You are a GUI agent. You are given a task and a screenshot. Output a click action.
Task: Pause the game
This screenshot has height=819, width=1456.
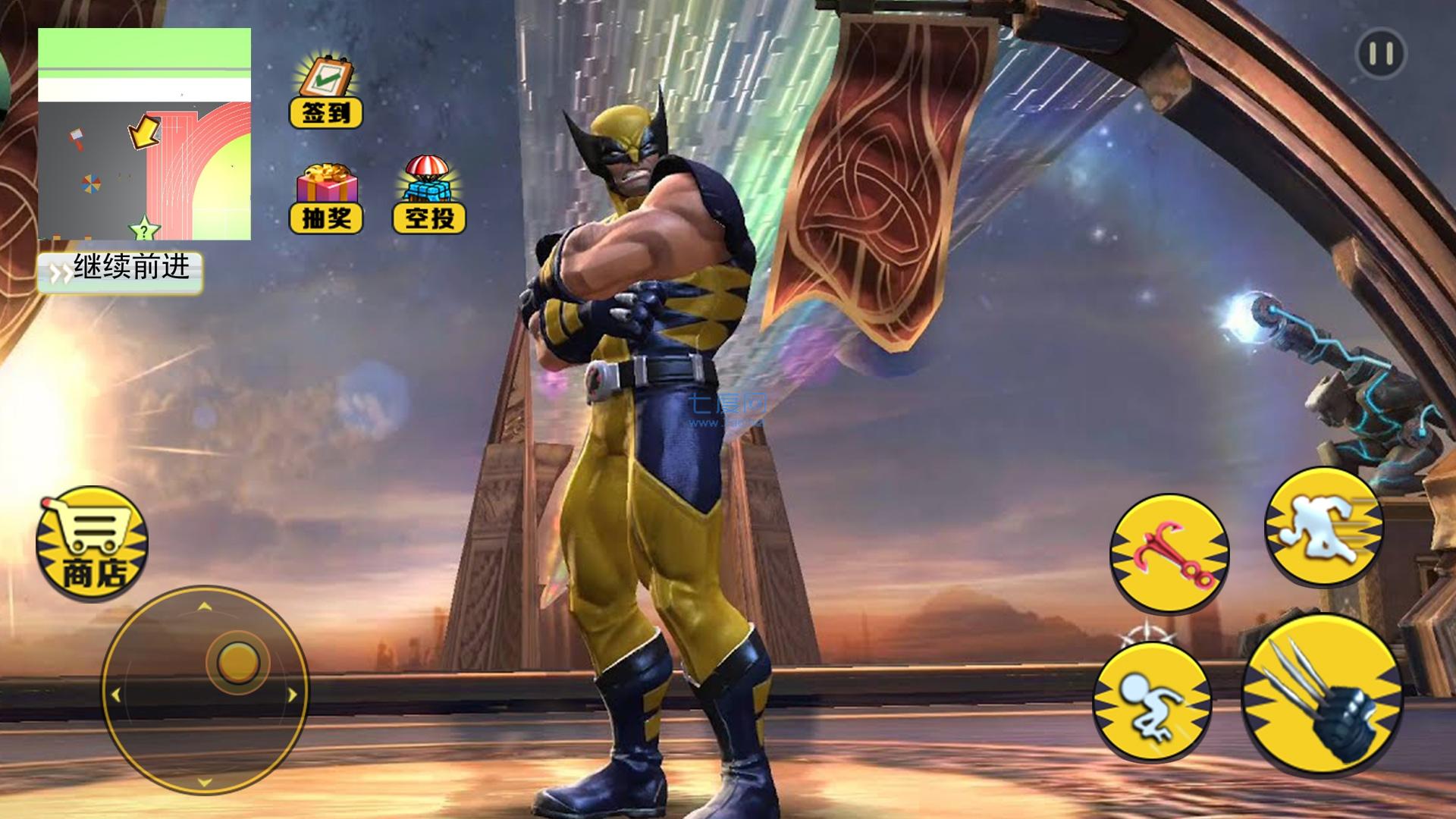1380,54
